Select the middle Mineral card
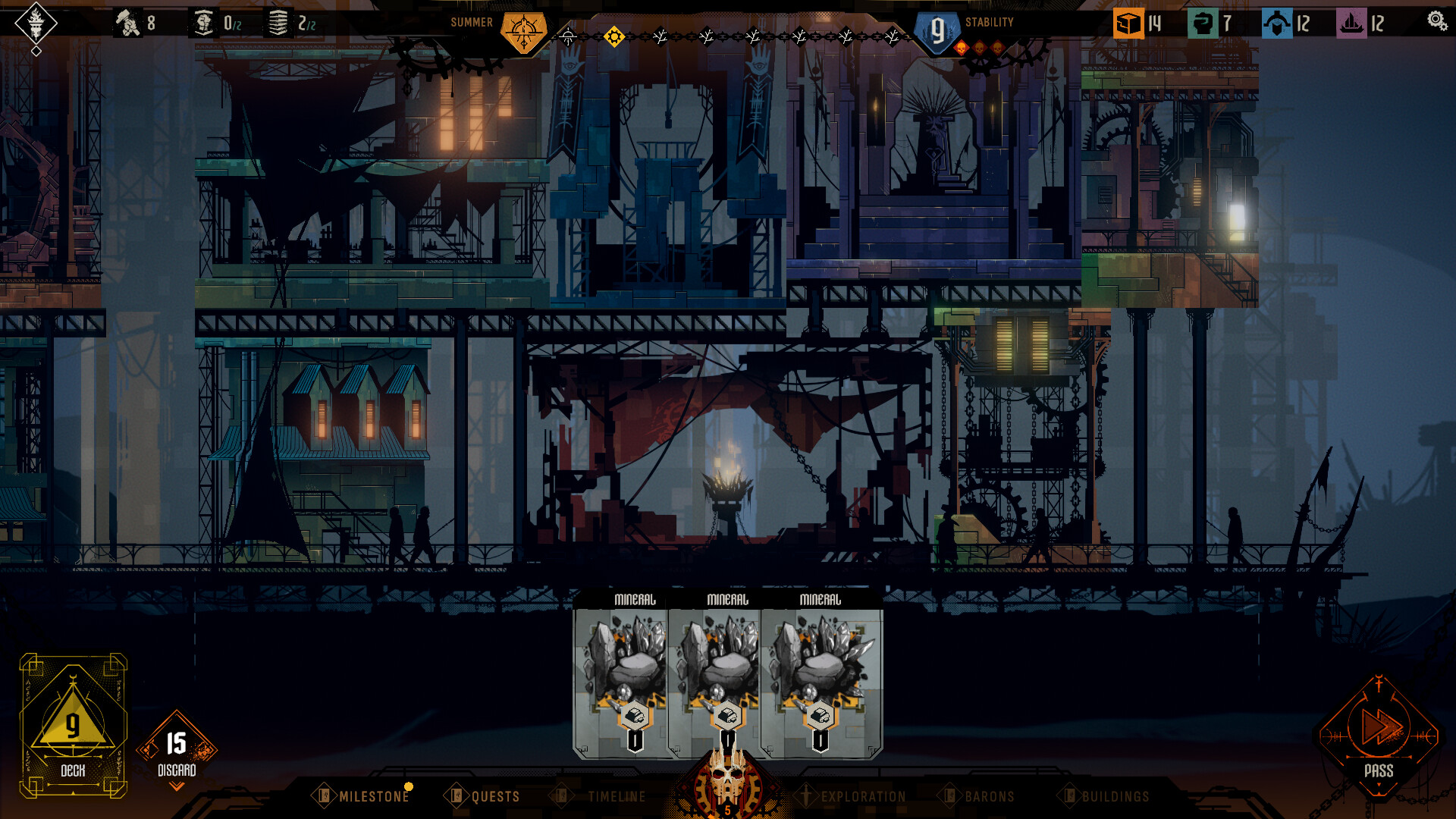This screenshot has height=819, width=1456. pyautogui.click(x=729, y=667)
